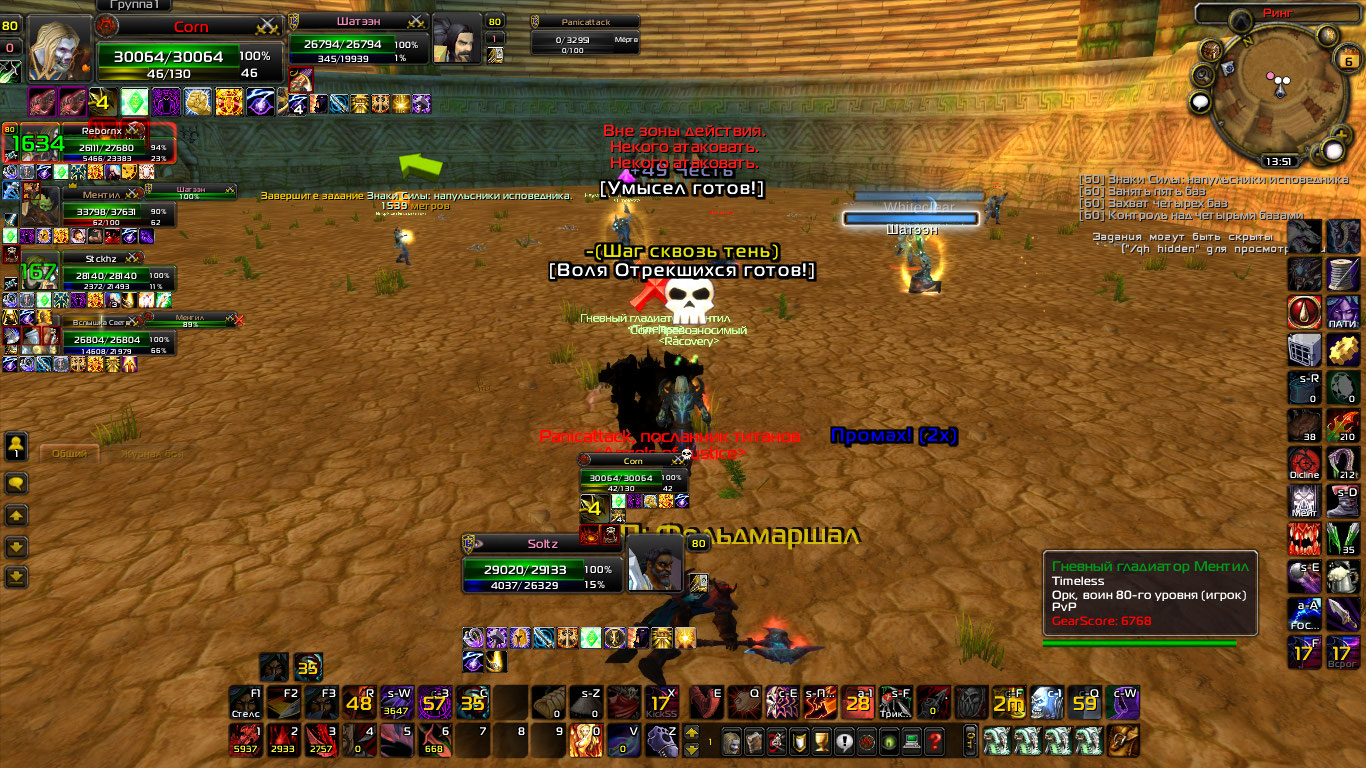
Task: Click the Шатээн target frame
Action: pos(355,44)
